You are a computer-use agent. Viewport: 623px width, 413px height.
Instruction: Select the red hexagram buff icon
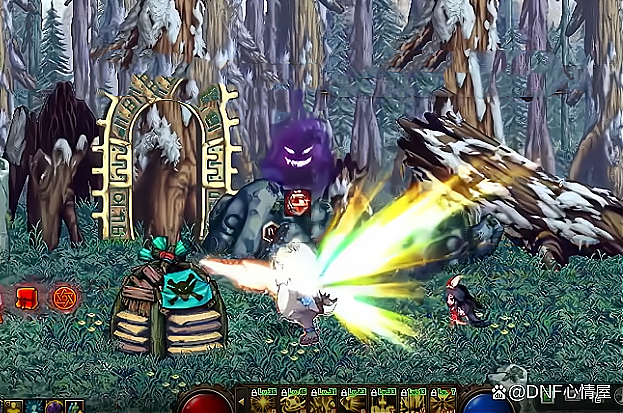coord(64,297)
